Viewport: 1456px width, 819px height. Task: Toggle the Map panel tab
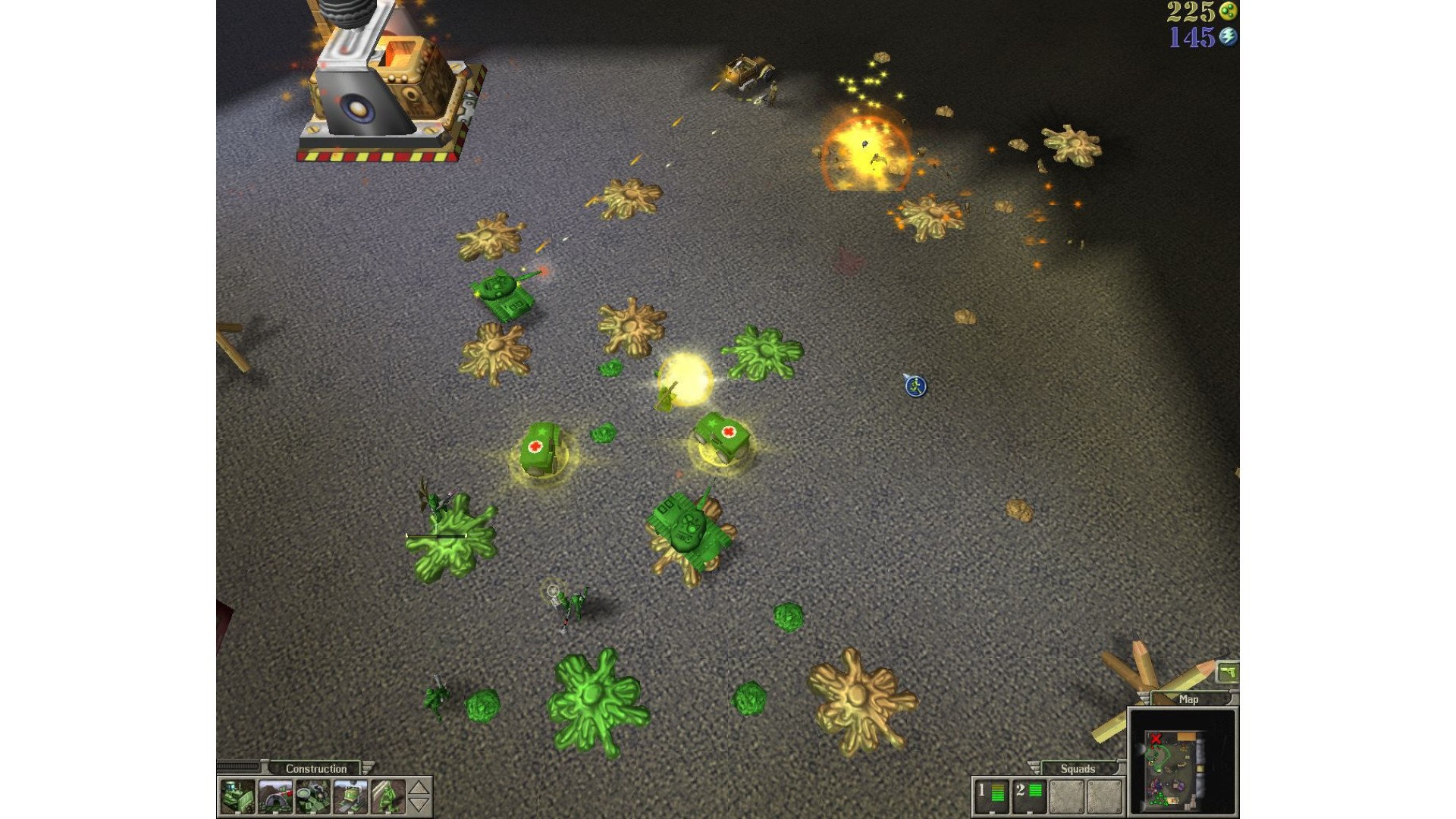(1188, 699)
